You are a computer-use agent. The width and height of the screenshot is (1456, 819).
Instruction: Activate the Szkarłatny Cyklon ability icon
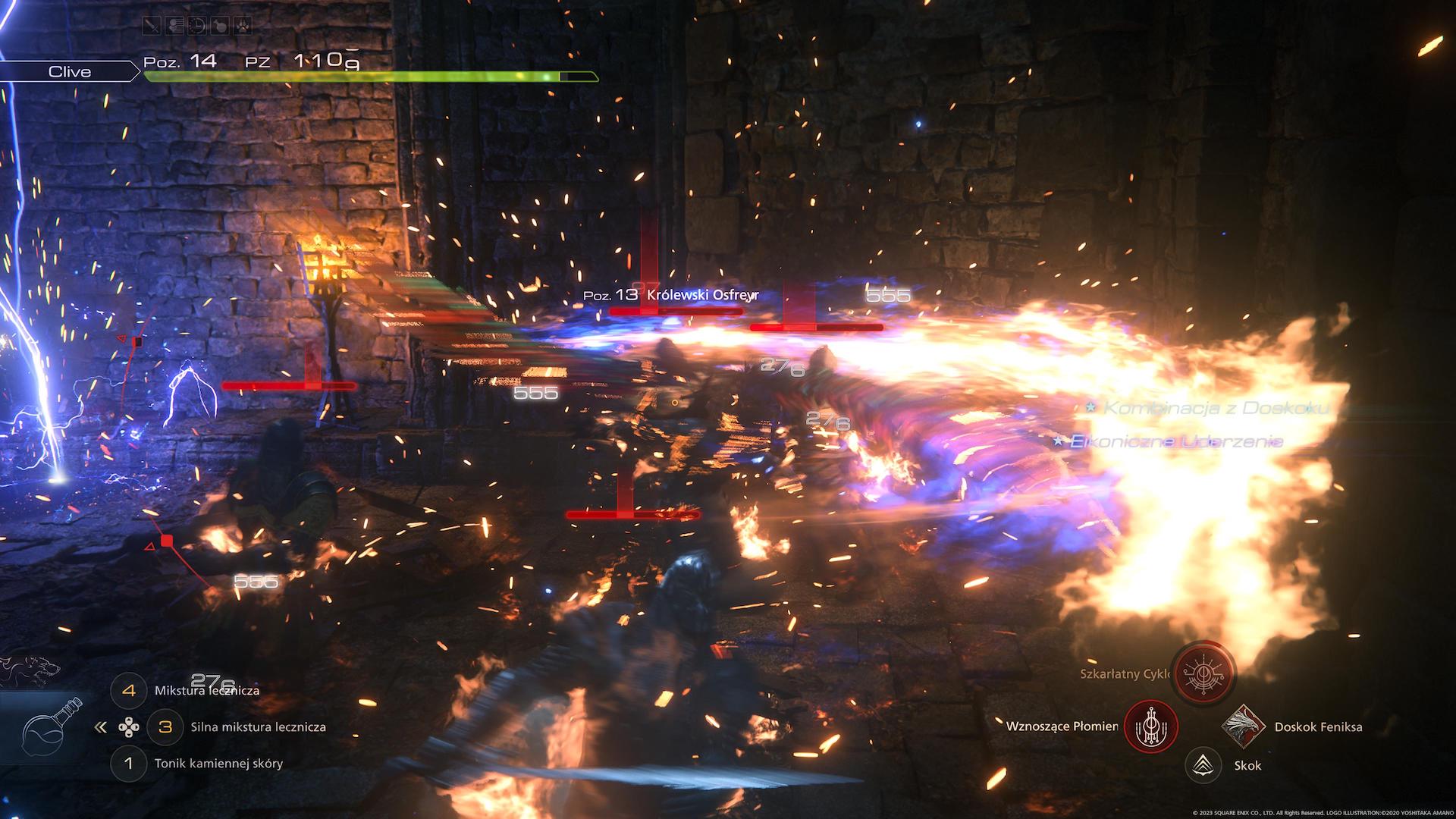[1203, 673]
